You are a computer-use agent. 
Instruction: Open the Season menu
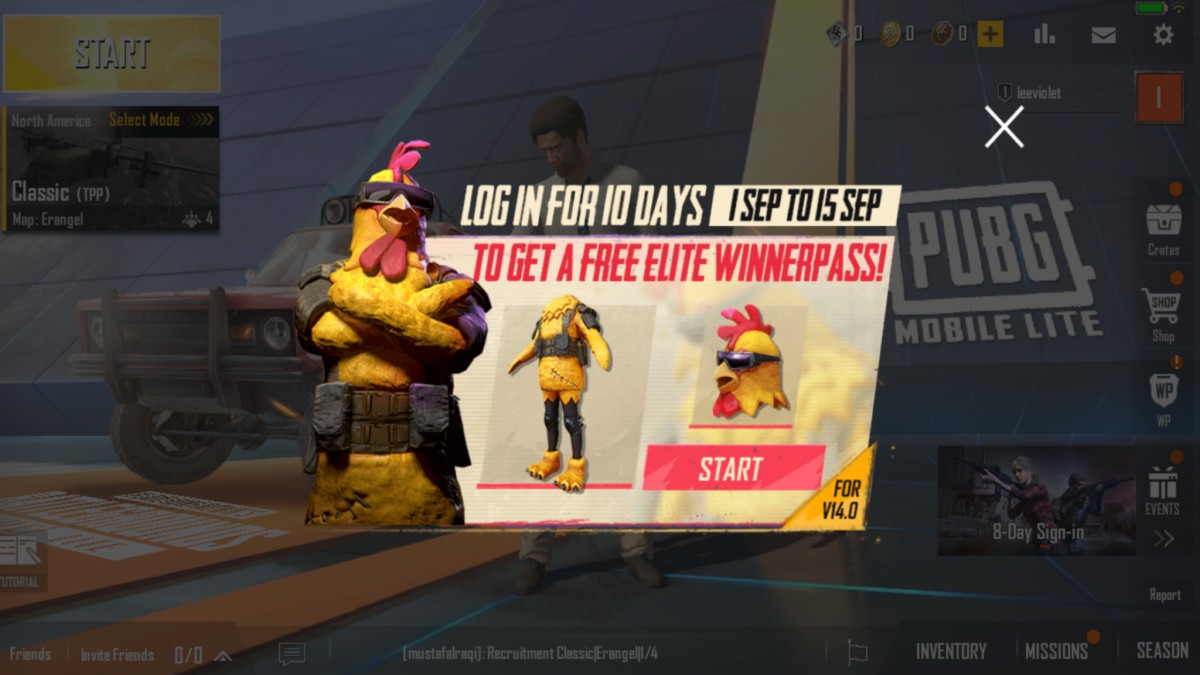(x=1162, y=651)
